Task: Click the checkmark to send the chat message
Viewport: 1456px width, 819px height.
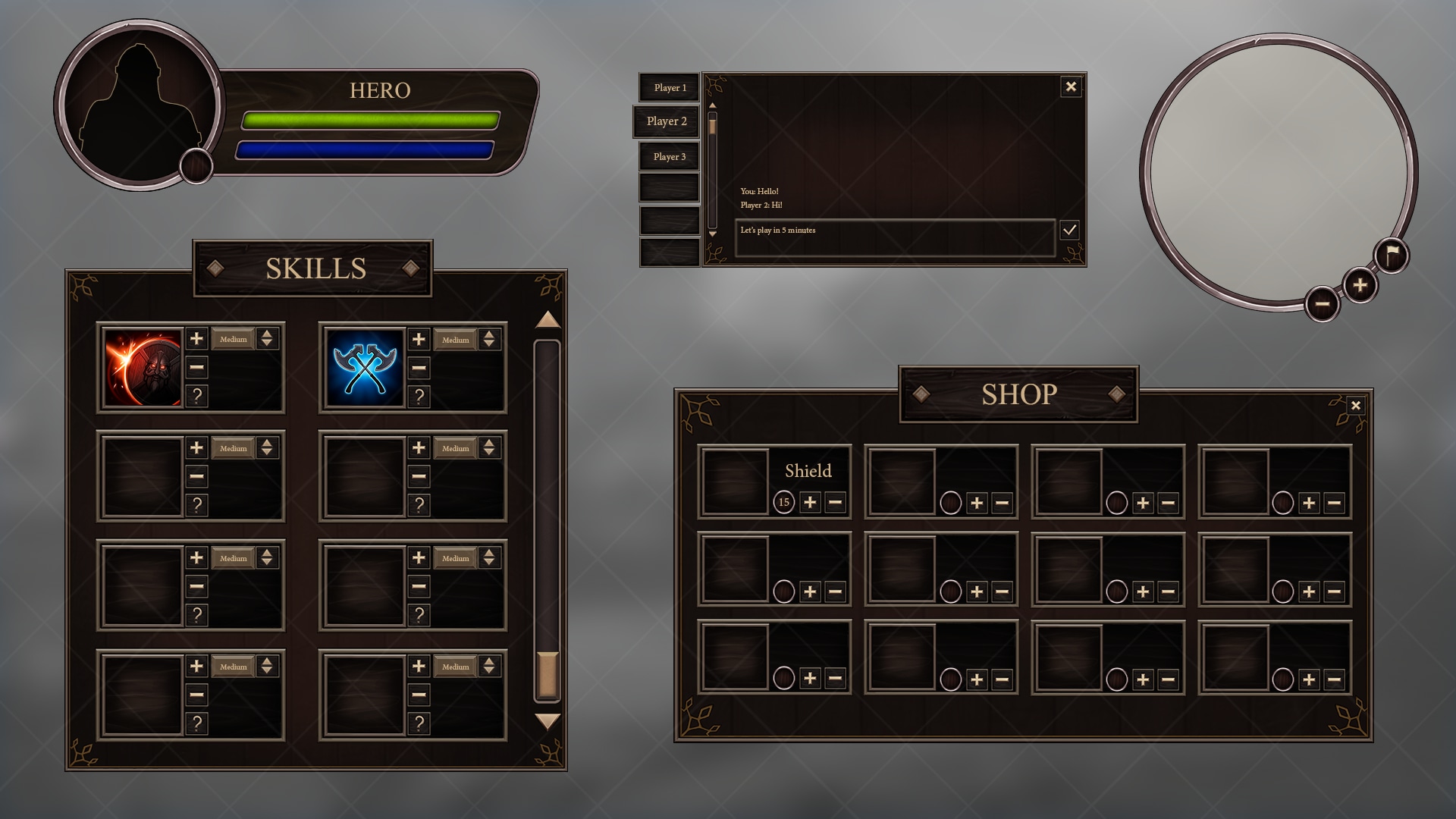Action: pos(1070,231)
